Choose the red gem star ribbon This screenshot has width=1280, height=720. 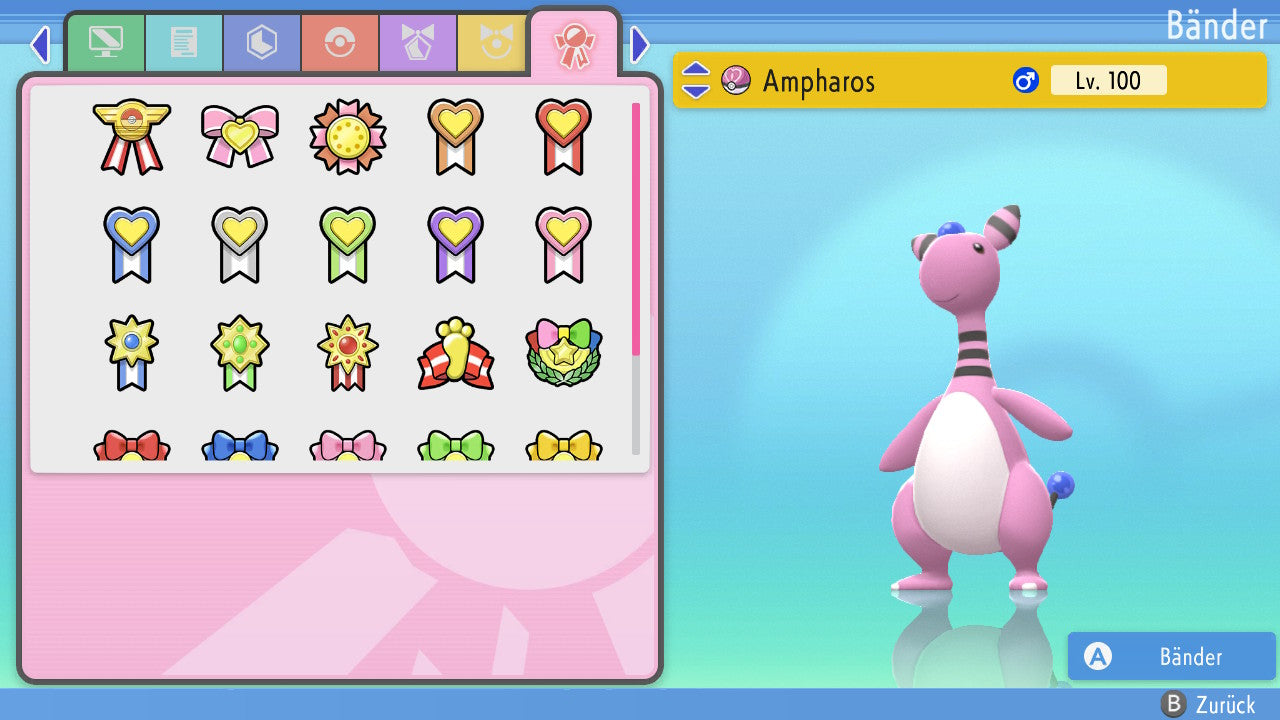tap(348, 353)
